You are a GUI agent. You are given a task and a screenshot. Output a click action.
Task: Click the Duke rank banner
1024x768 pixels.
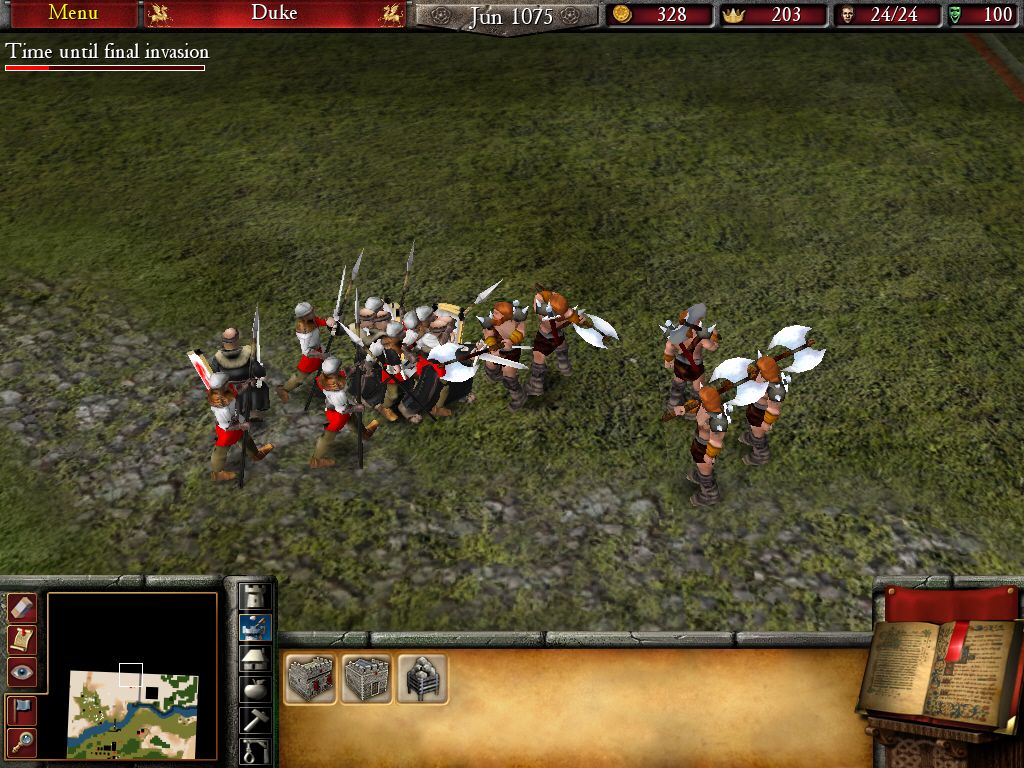tap(274, 14)
